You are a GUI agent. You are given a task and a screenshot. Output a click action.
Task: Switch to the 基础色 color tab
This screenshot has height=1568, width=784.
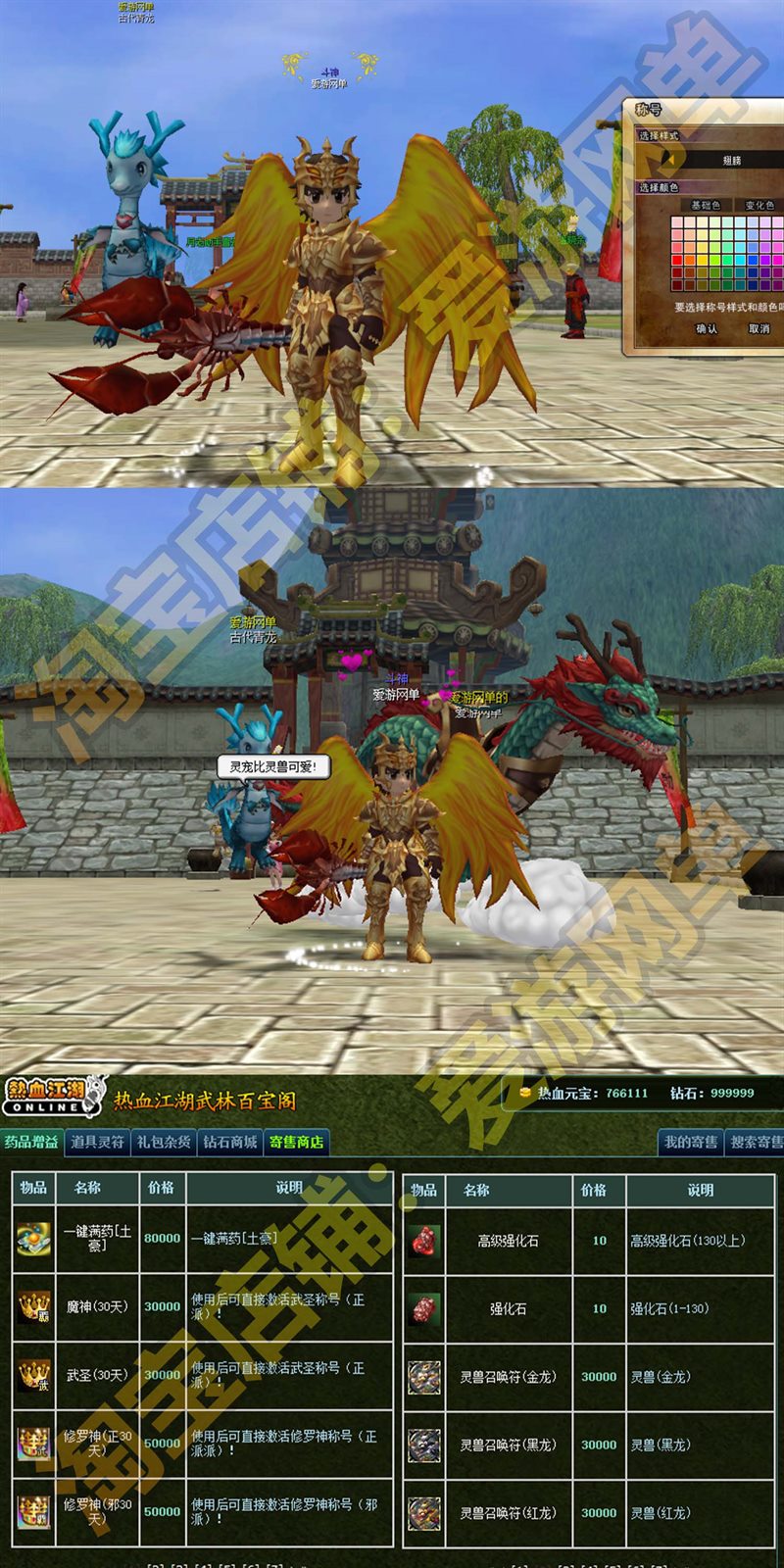click(705, 205)
